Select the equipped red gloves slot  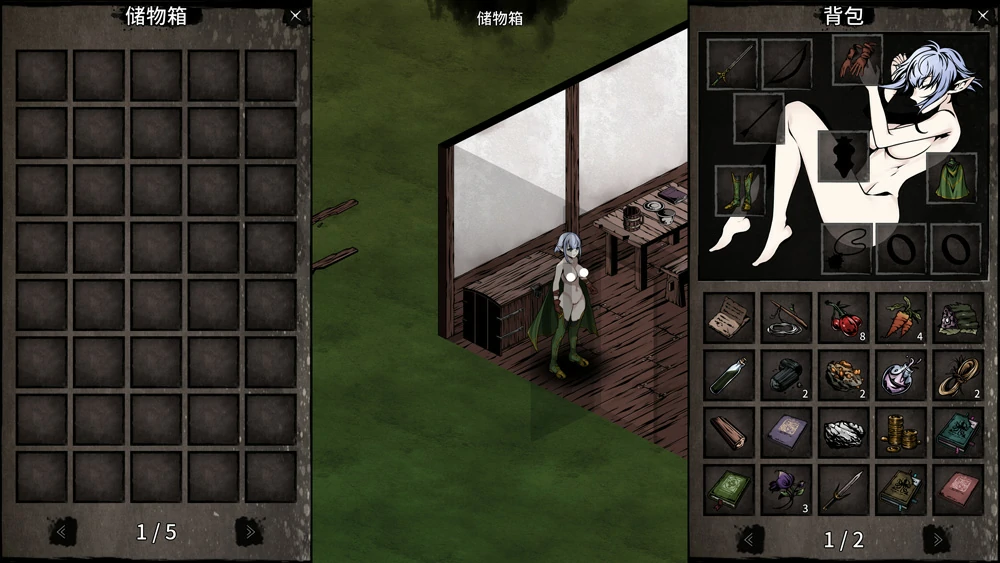(857, 60)
